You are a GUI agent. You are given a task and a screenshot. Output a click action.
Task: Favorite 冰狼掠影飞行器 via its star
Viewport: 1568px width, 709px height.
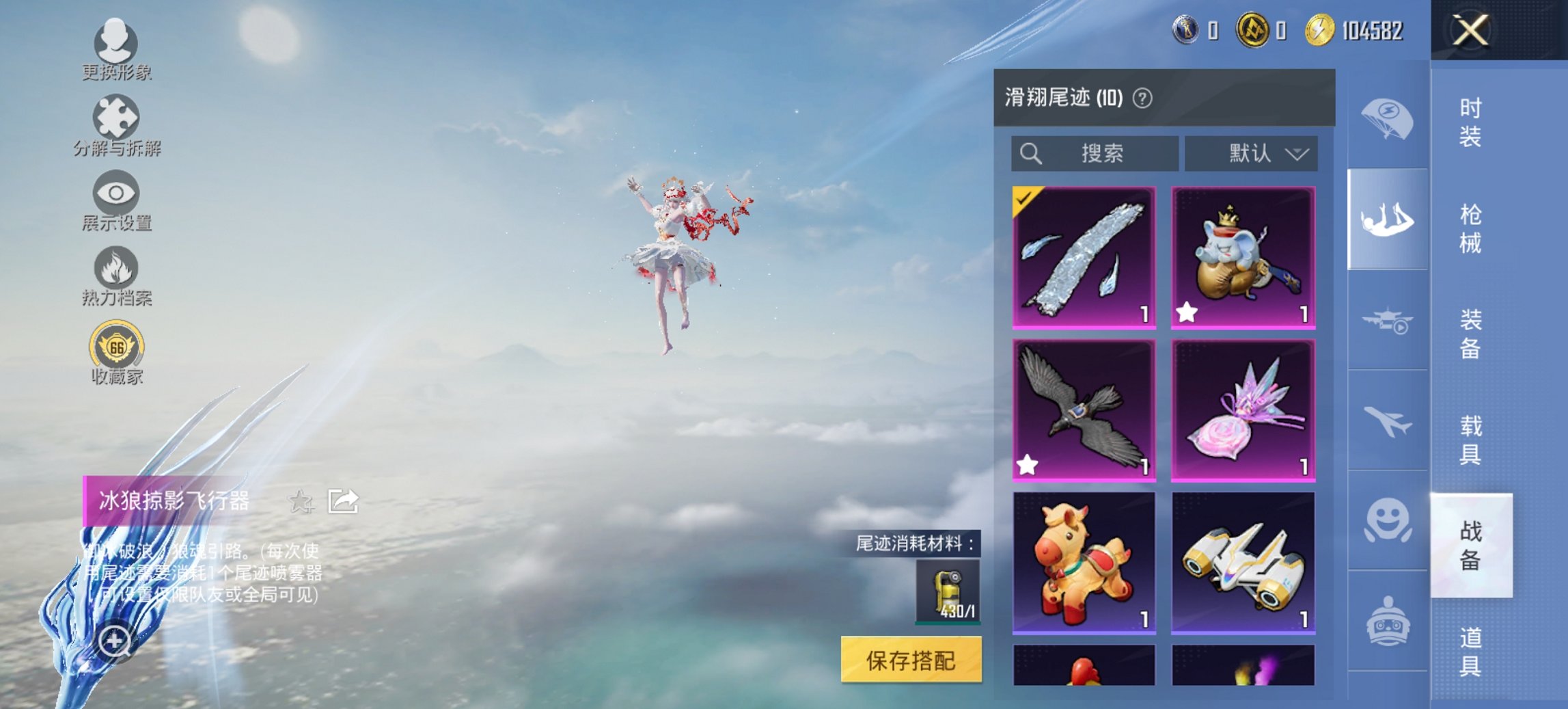click(299, 500)
